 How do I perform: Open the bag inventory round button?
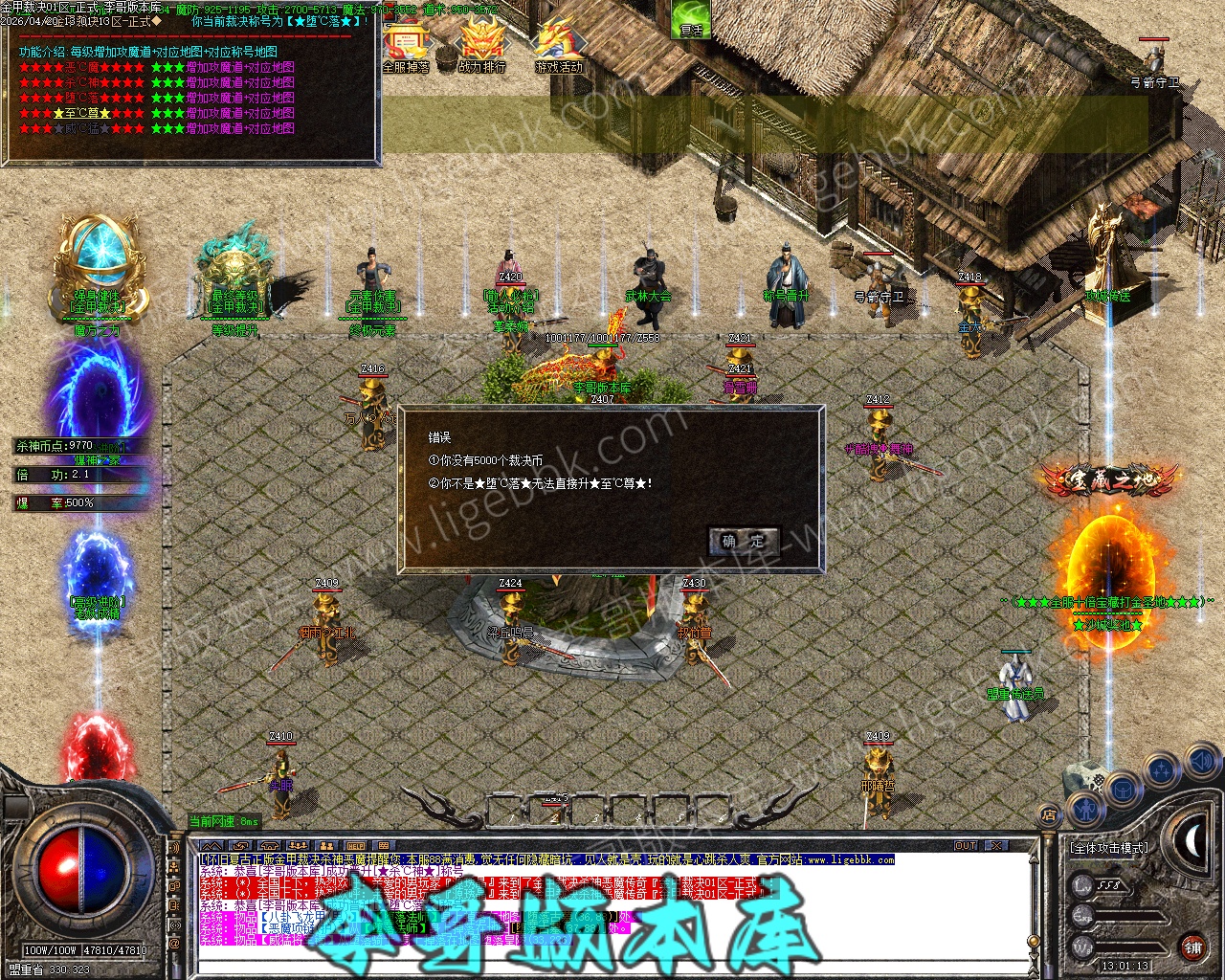coord(1123,790)
